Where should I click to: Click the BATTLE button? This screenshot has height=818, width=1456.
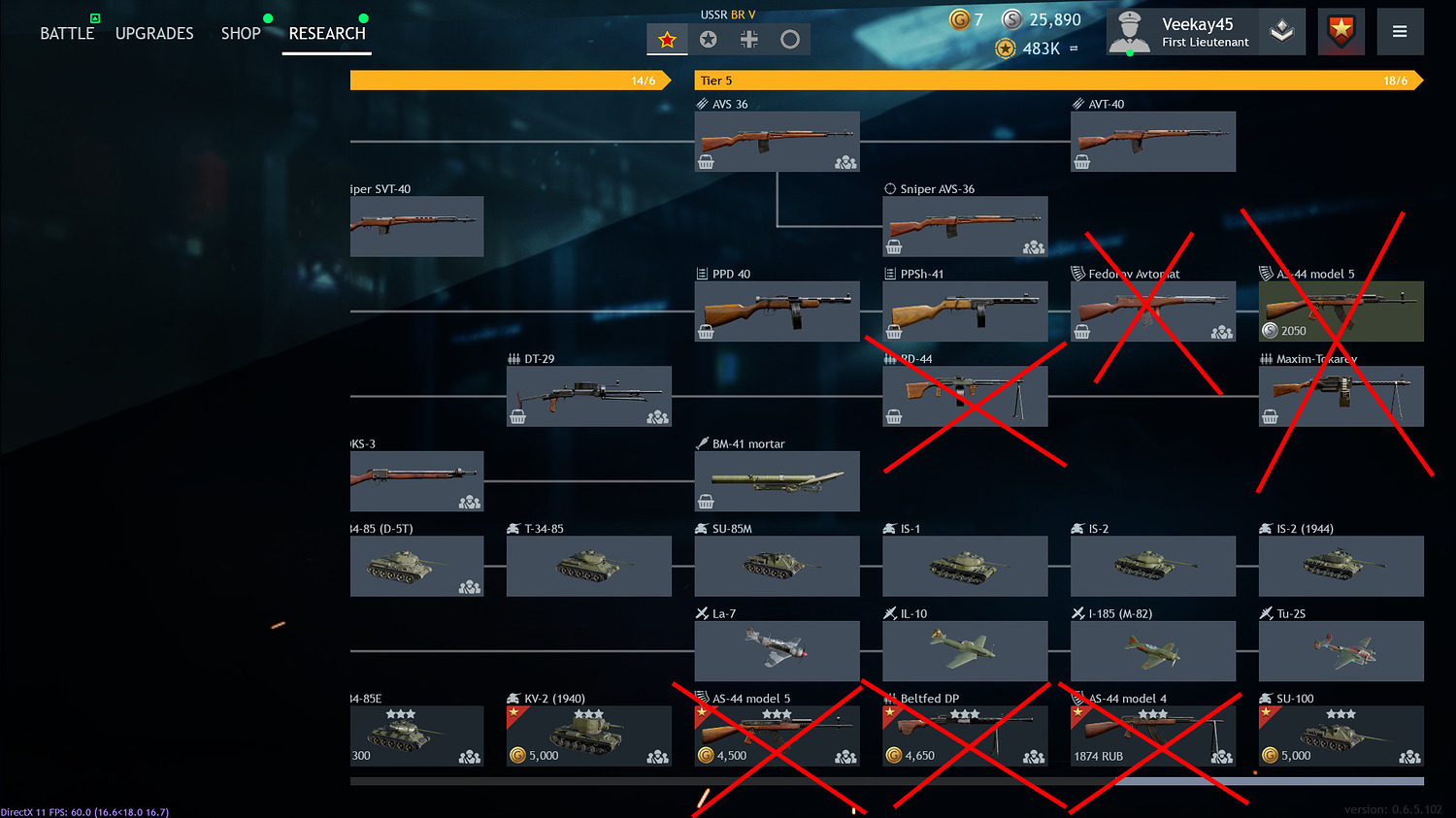(x=67, y=32)
